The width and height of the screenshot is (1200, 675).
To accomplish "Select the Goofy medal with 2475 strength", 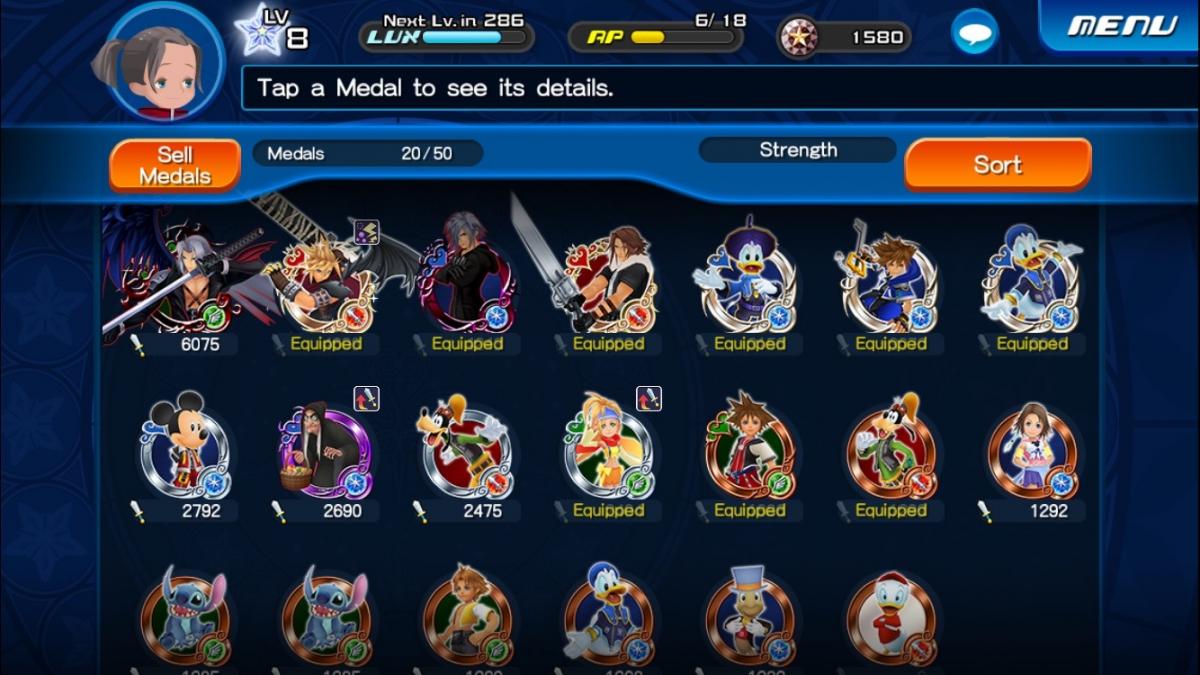I will click(x=466, y=450).
